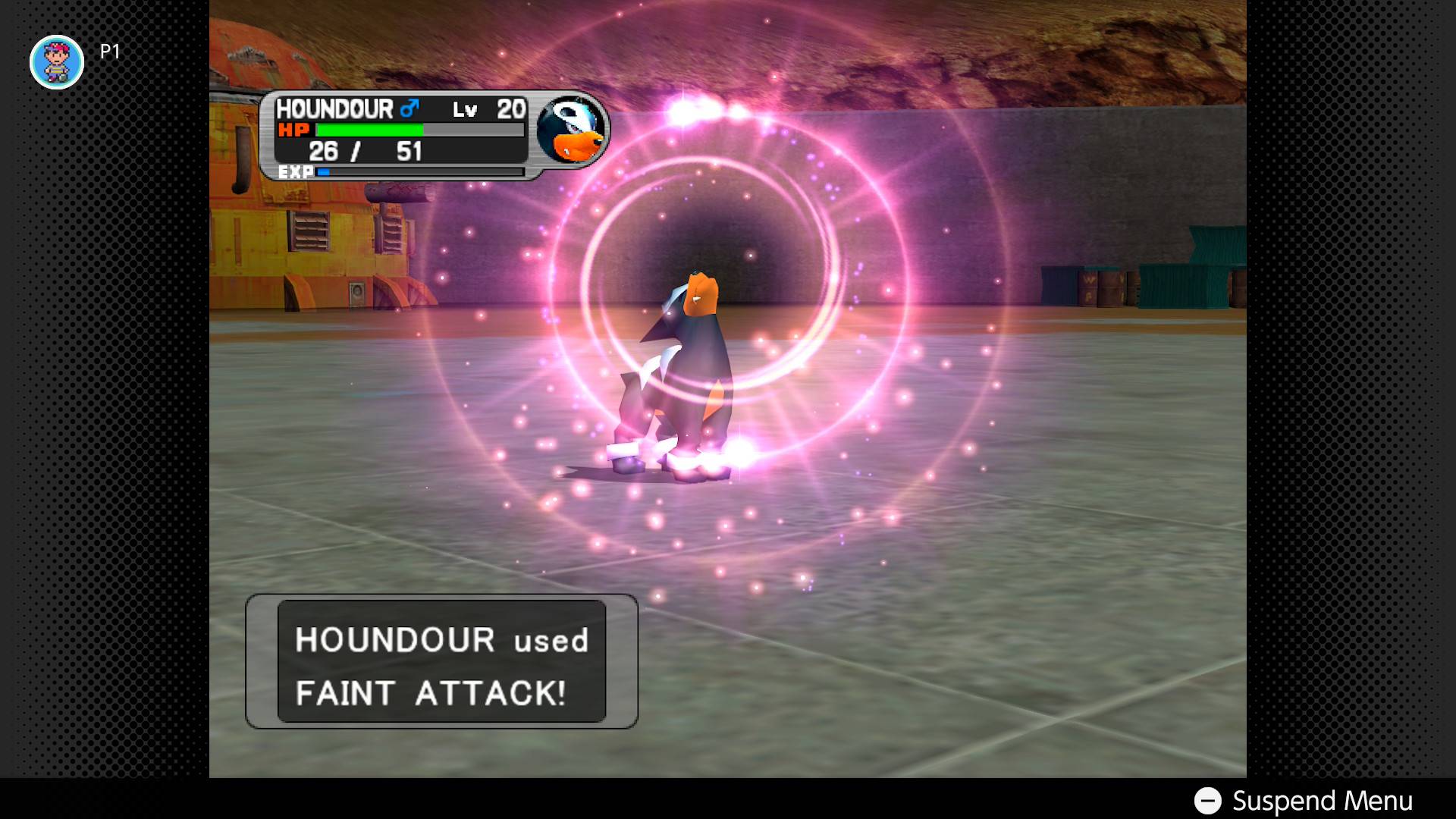The width and height of the screenshot is (1456, 819).
Task: Select the Houndour face portrait icon
Action: pyautogui.click(x=573, y=133)
